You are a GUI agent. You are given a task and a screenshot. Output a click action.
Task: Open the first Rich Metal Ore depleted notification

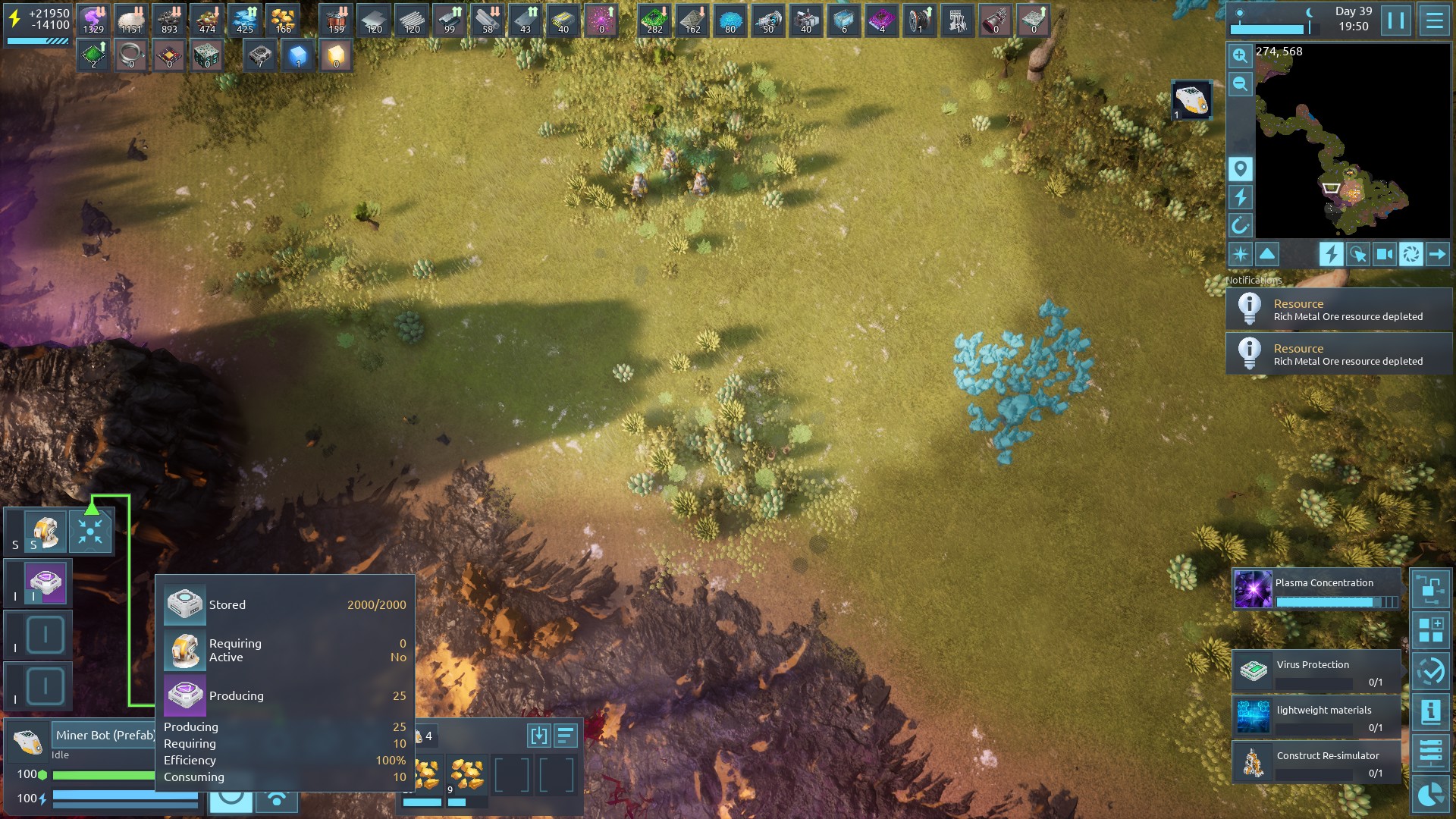(x=1338, y=309)
